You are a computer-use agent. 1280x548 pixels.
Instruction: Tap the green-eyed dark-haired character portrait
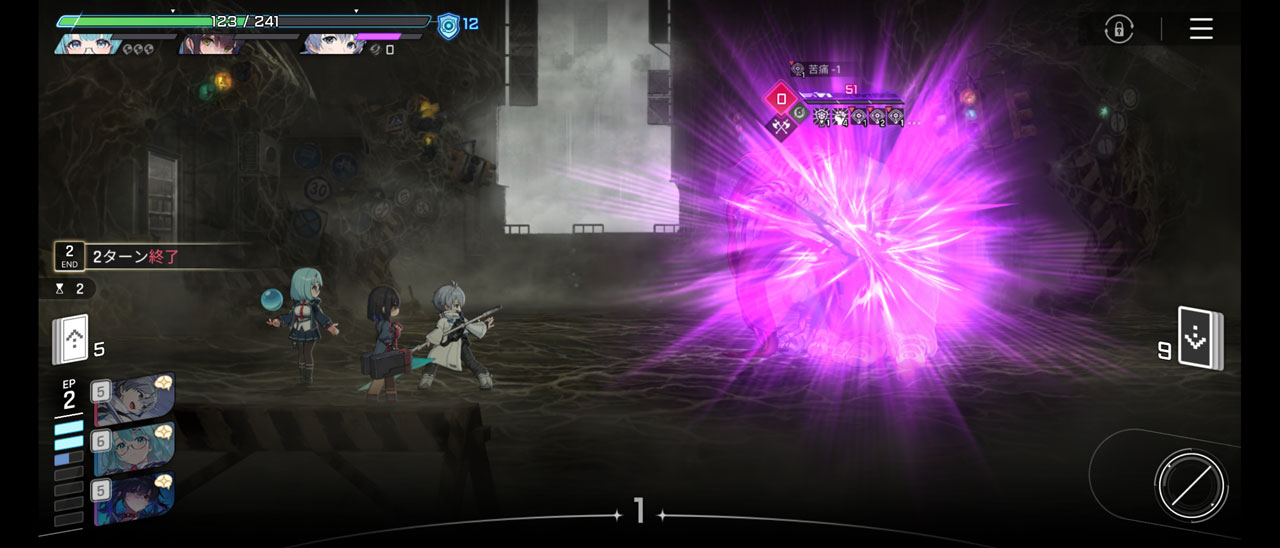[x=212, y=44]
